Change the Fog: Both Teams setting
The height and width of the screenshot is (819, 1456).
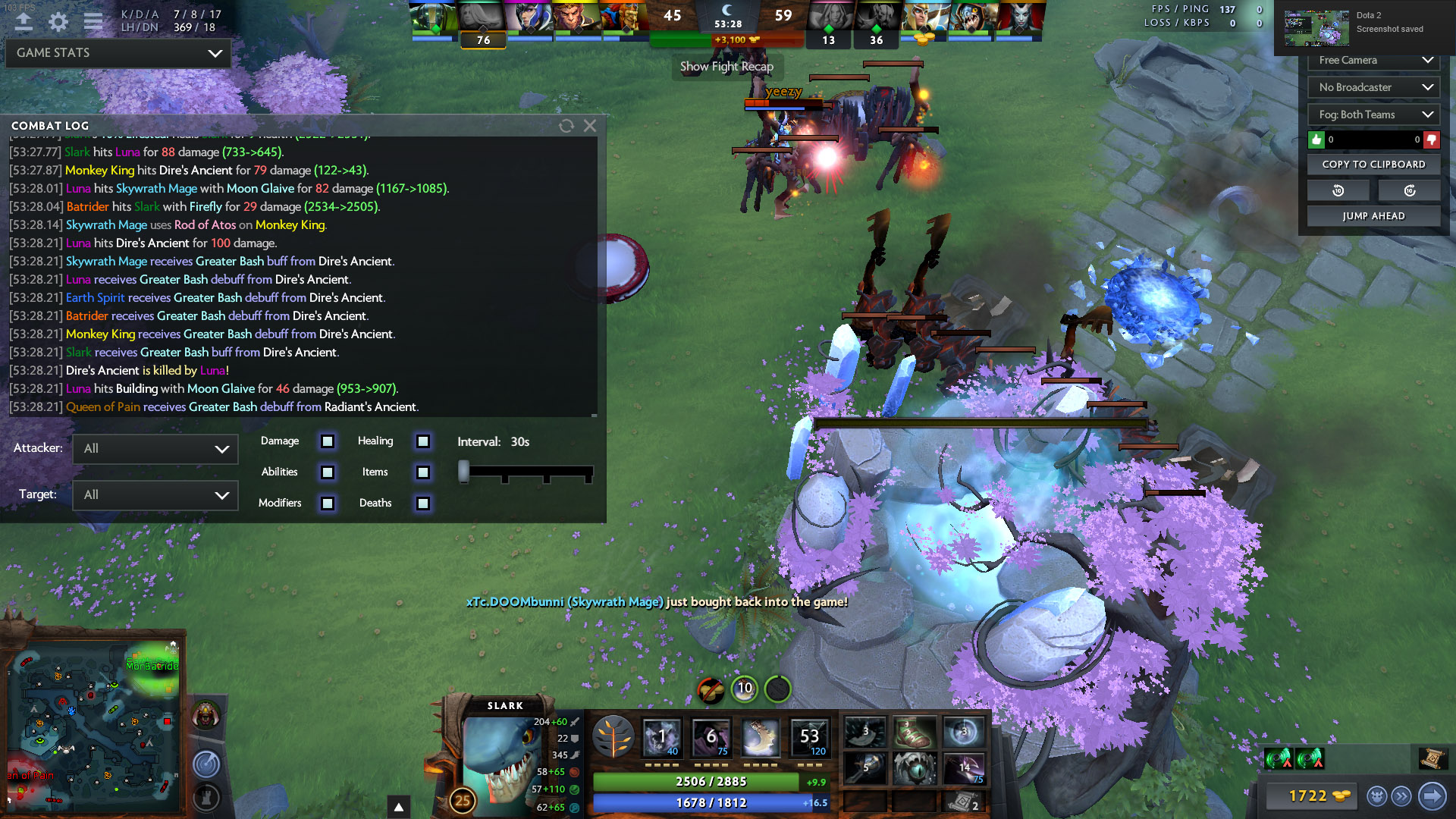pyautogui.click(x=1374, y=115)
